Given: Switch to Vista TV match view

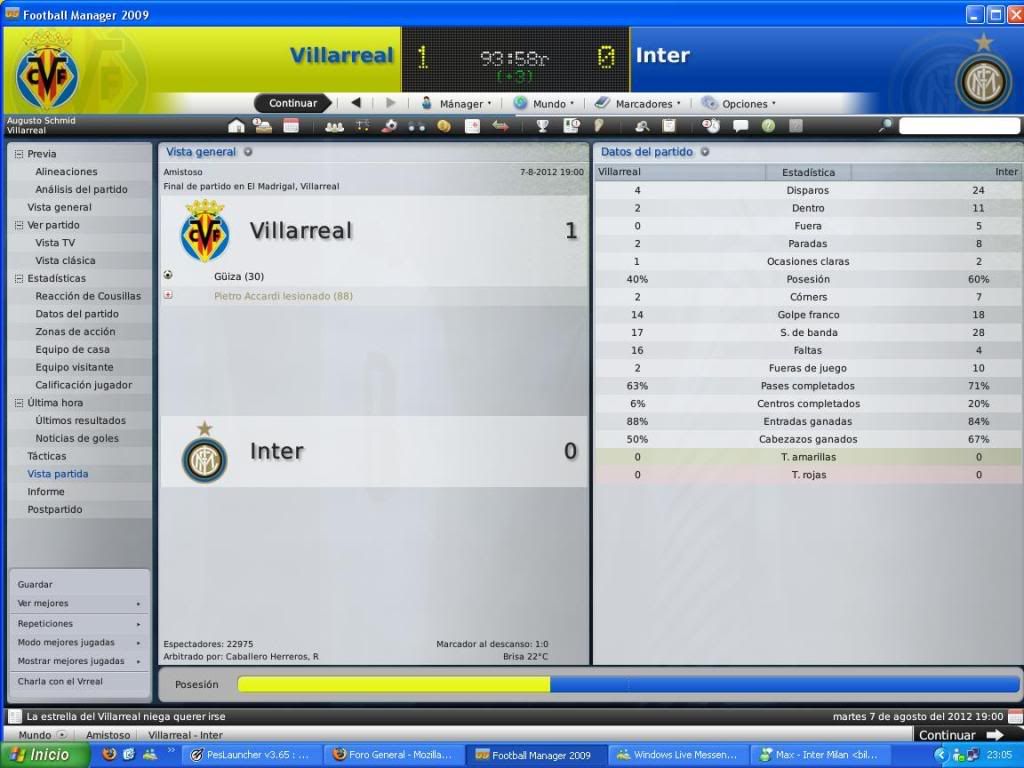Looking at the screenshot, I should pyautogui.click(x=55, y=243).
